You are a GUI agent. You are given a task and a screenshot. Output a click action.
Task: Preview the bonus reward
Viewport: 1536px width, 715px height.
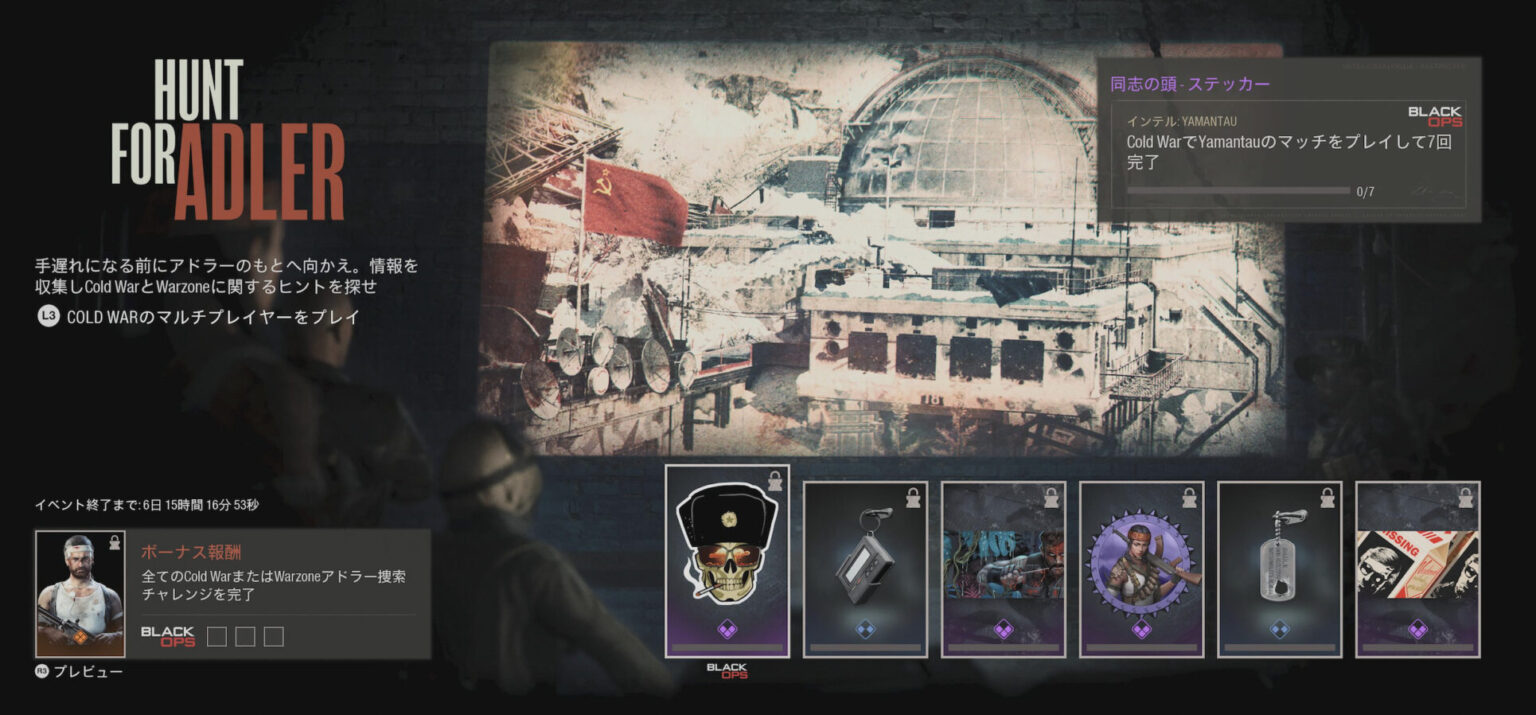coord(80,672)
